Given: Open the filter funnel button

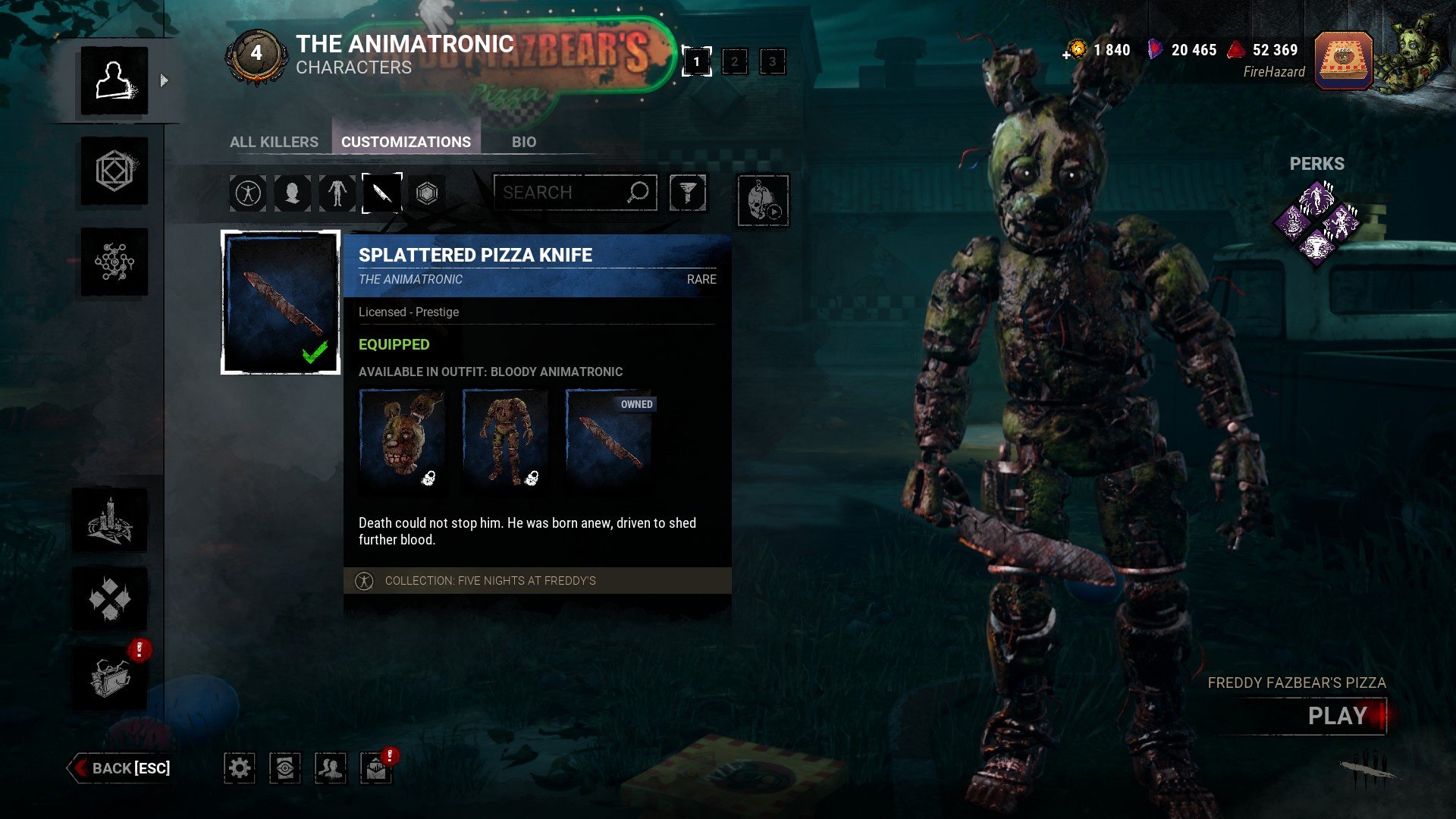Looking at the screenshot, I should tap(688, 193).
